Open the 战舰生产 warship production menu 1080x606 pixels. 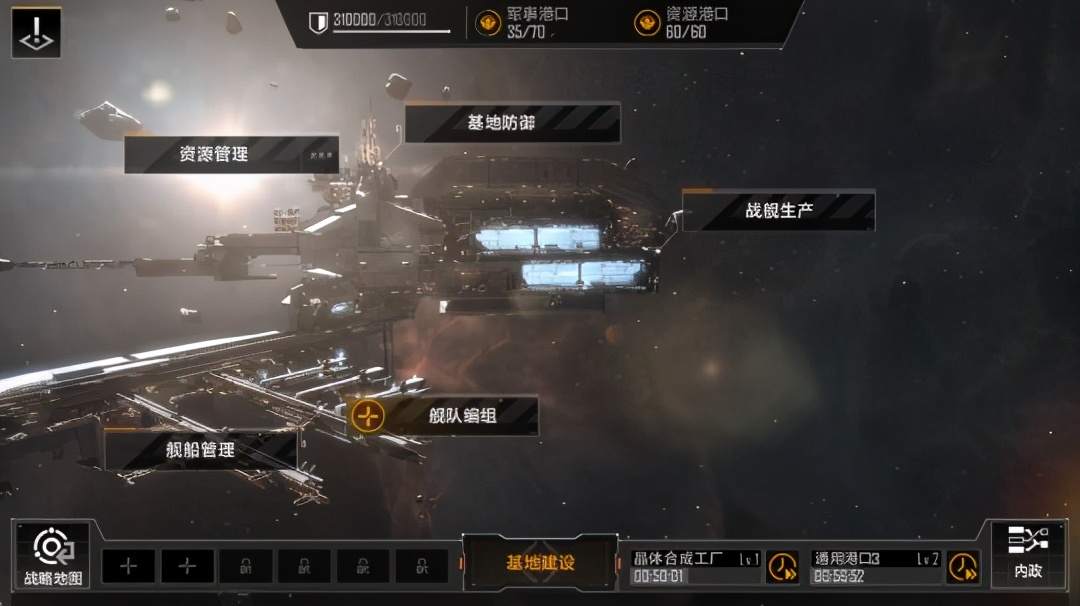click(778, 211)
